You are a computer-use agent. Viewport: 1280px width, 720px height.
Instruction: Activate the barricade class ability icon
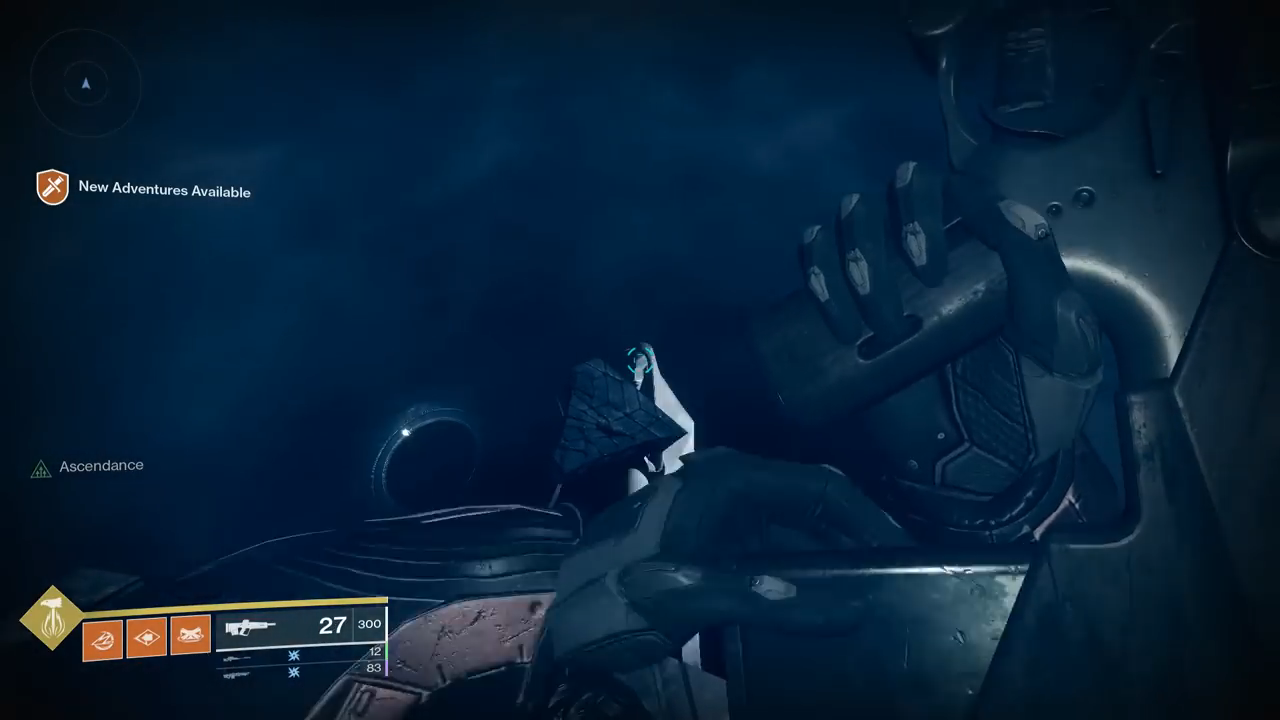190,635
